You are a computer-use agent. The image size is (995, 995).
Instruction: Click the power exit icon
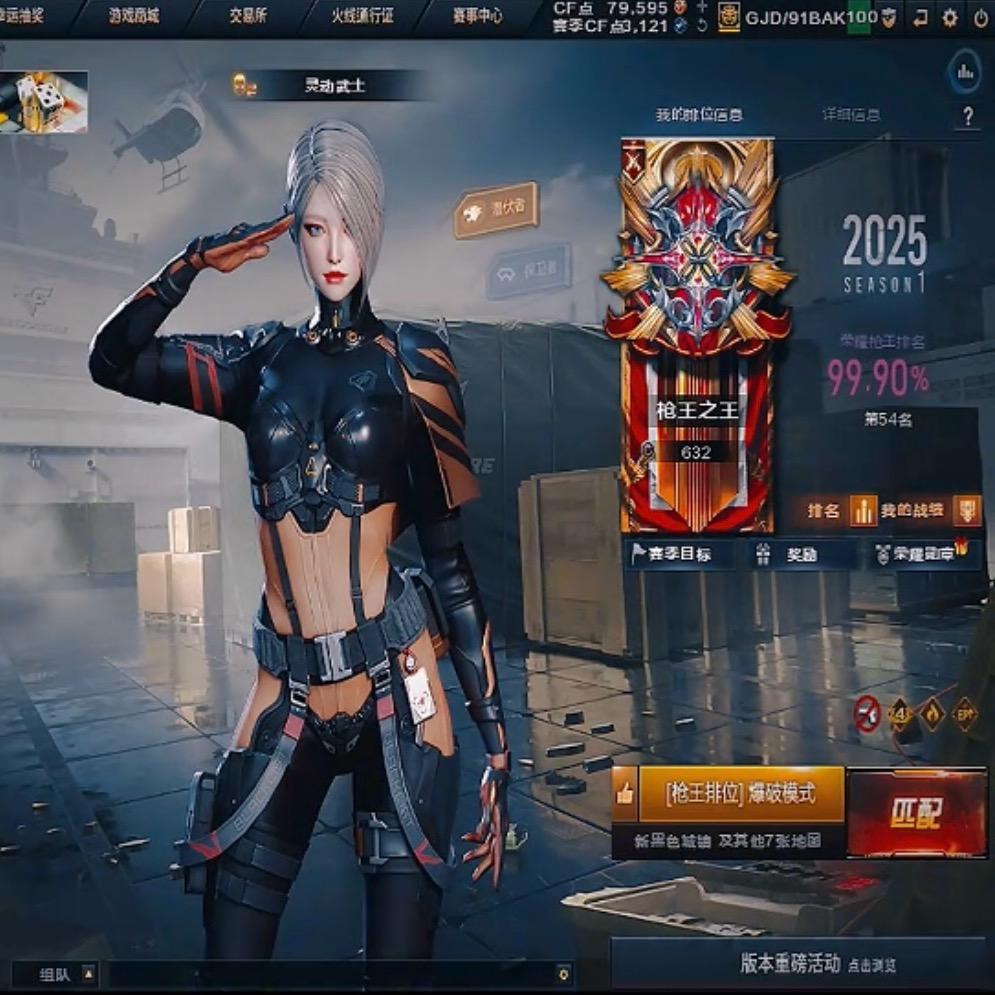980,17
